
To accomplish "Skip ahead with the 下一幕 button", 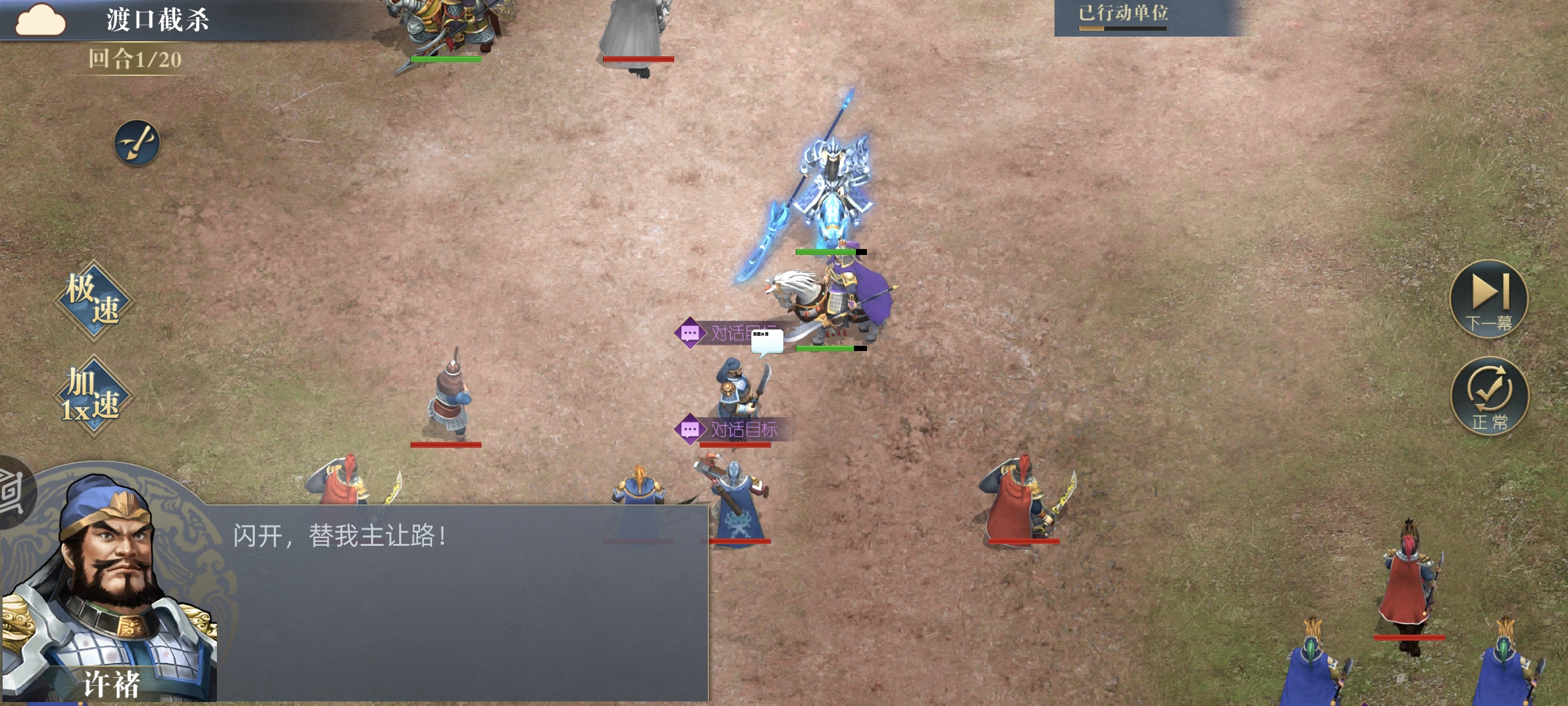I will coord(1488,298).
